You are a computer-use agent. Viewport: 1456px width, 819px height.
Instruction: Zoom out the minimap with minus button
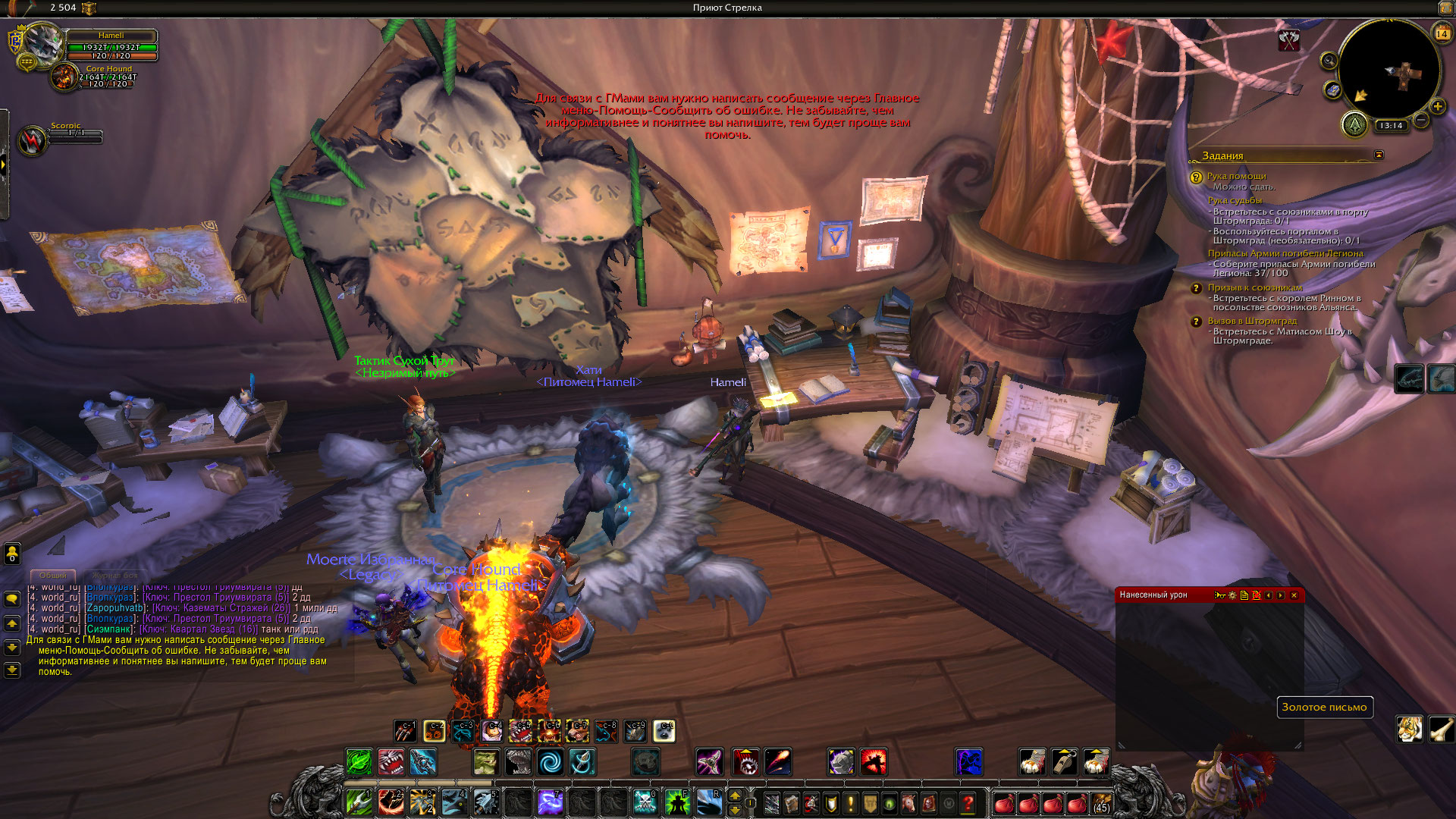pos(1421,120)
